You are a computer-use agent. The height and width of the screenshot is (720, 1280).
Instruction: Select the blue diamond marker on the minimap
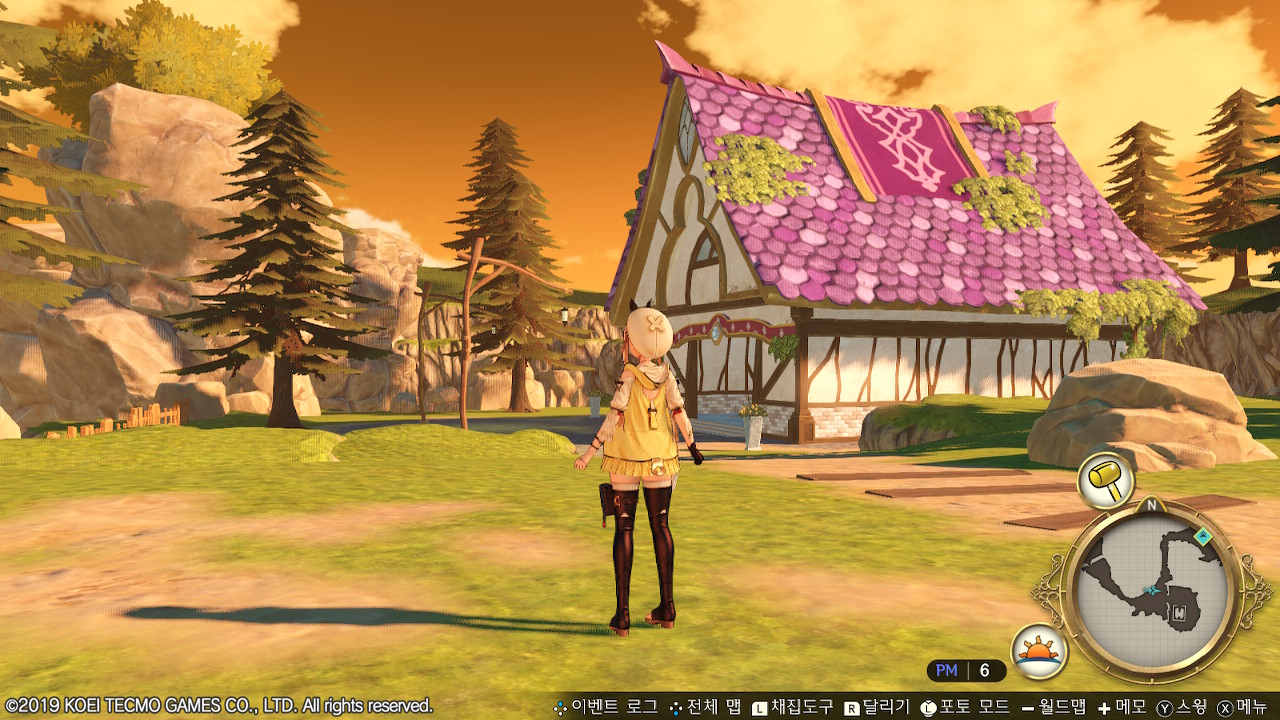pyautogui.click(x=1203, y=537)
